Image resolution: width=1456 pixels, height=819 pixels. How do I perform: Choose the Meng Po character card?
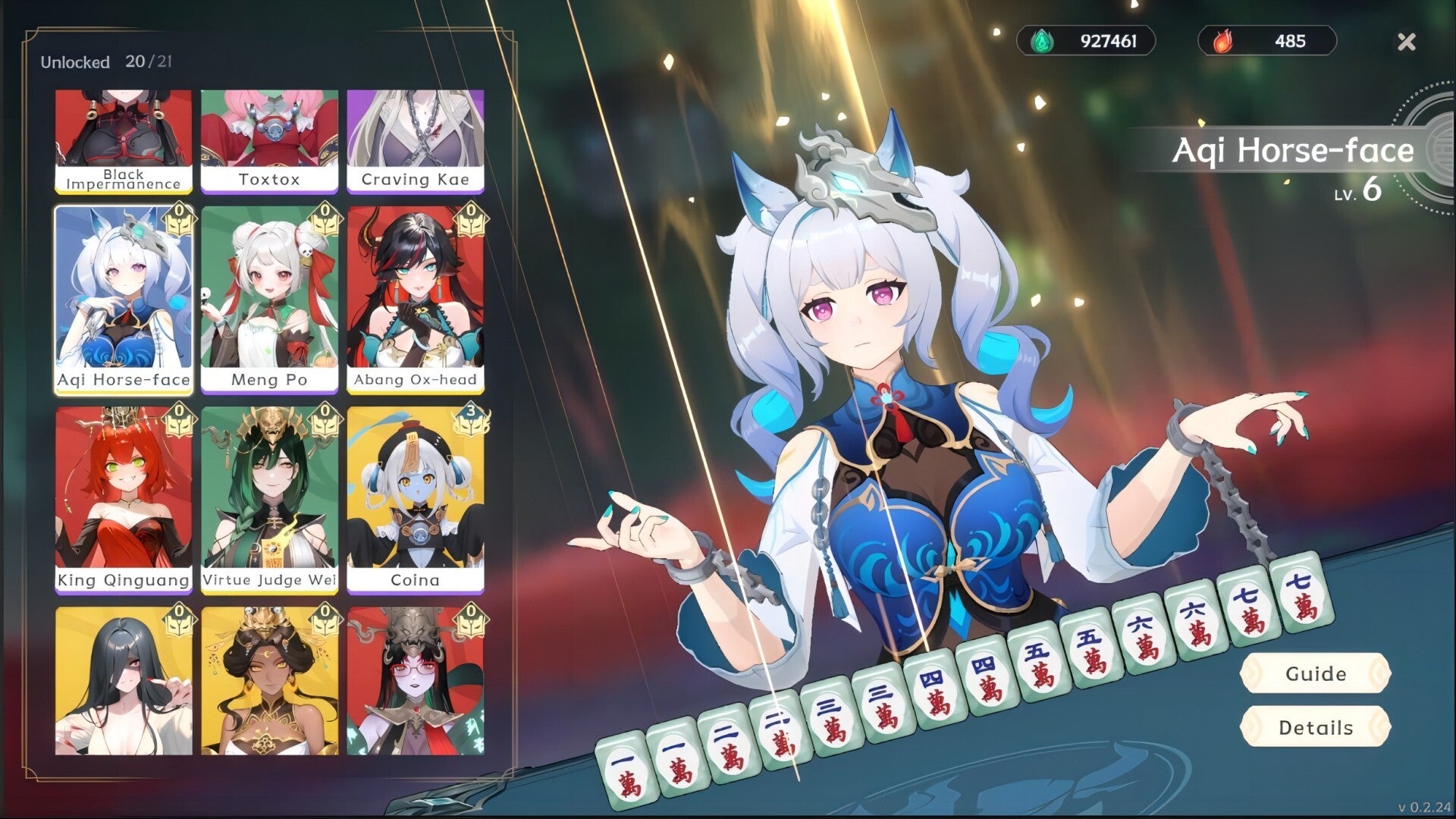click(269, 300)
